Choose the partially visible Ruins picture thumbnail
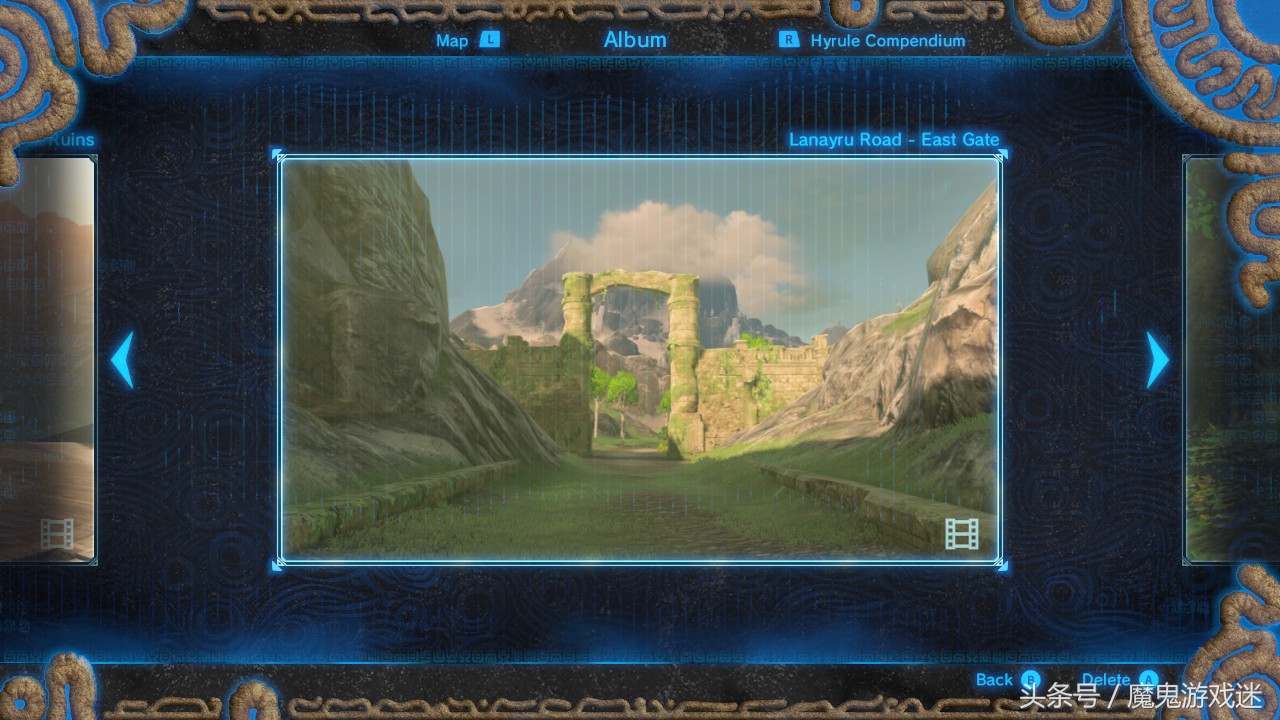 pyautogui.click(x=47, y=360)
